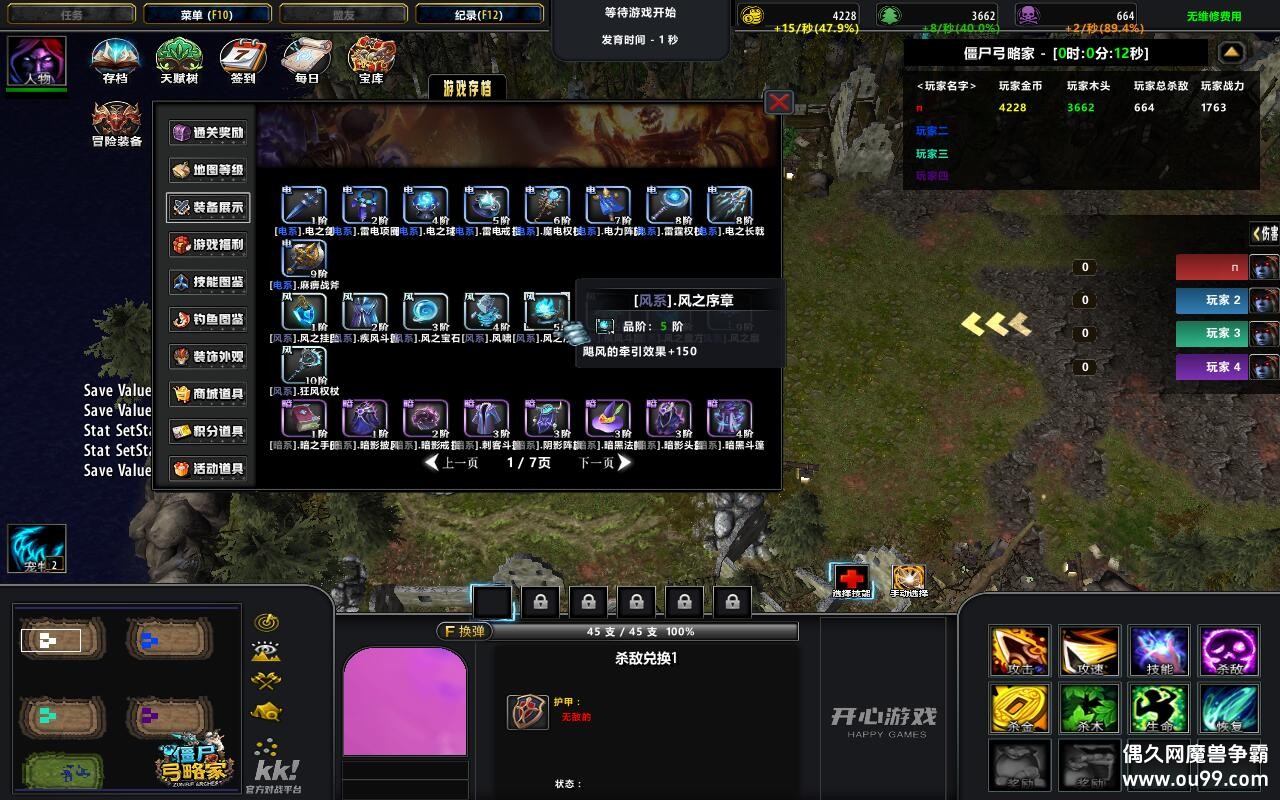Select the 攻击 attack stat icon
Screen dimensions: 1280x800
tap(1019, 651)
